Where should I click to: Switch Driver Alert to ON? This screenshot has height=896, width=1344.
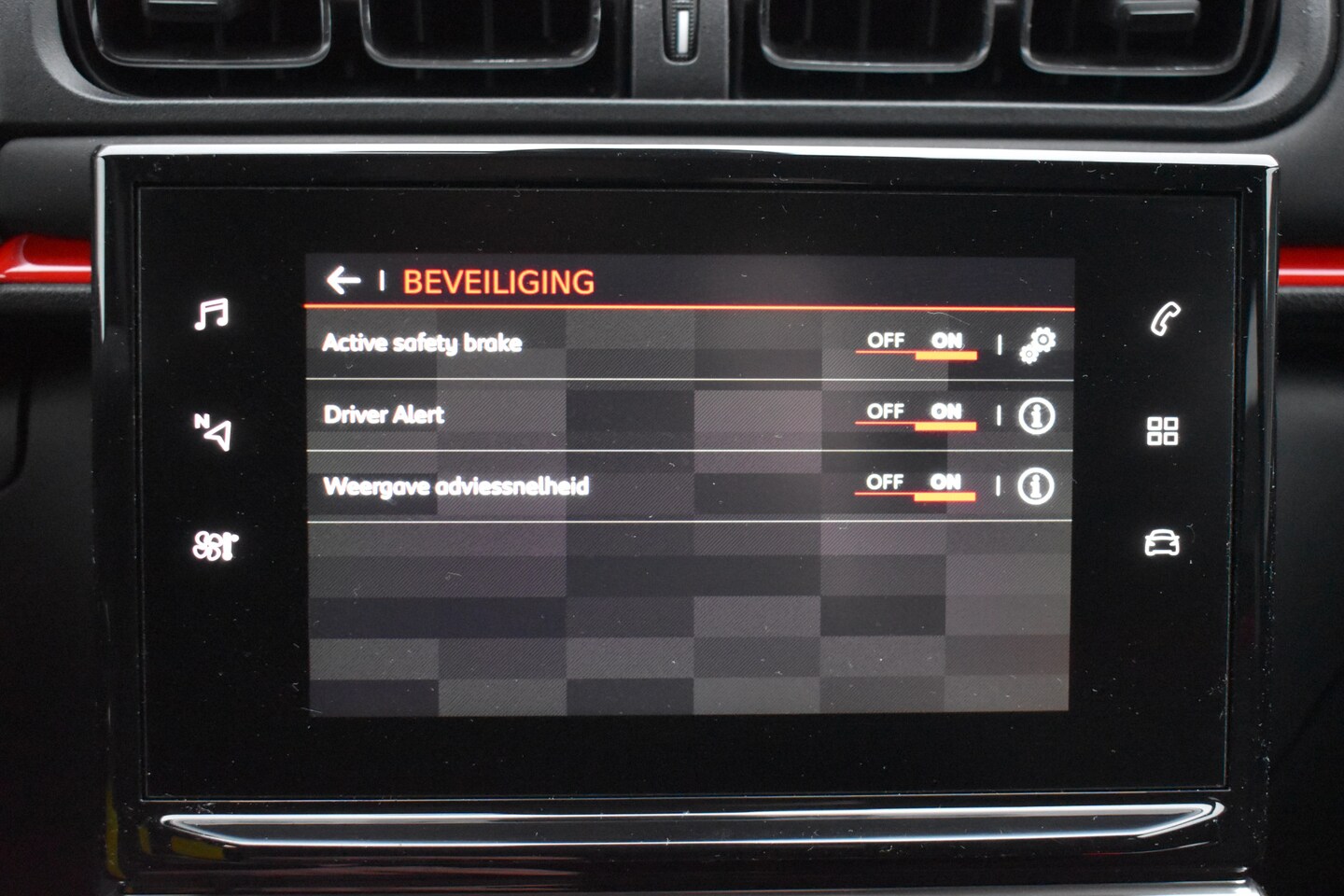tap(946, 413)
